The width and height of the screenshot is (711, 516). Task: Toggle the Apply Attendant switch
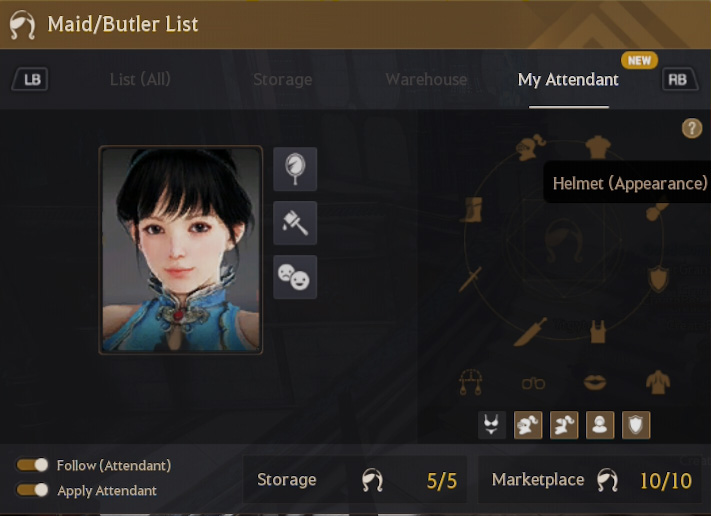(x=33, y=490)
